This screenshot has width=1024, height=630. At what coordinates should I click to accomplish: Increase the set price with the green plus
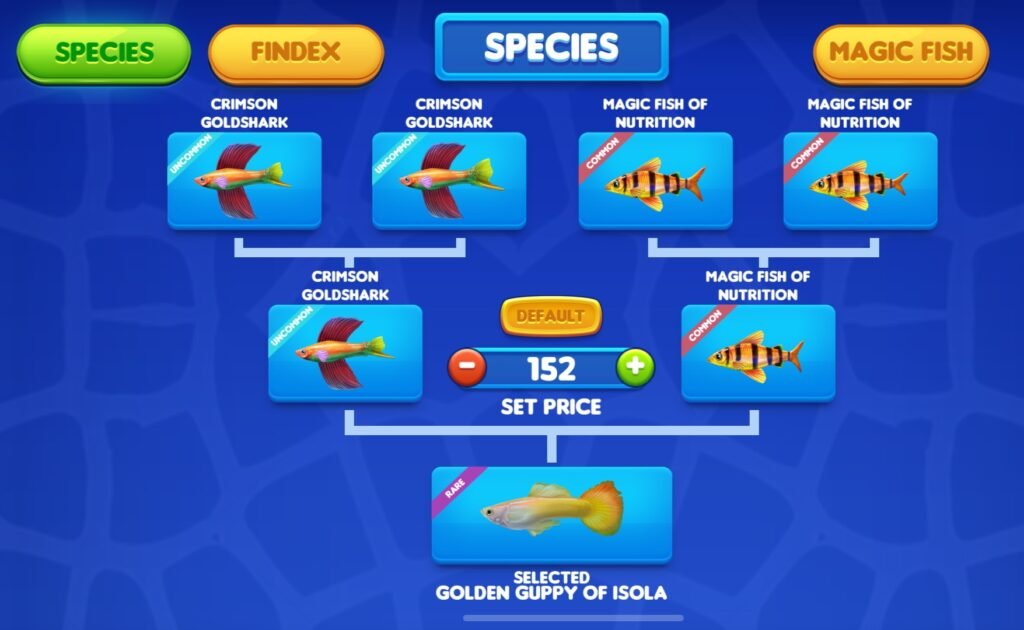tap(635, 368)
